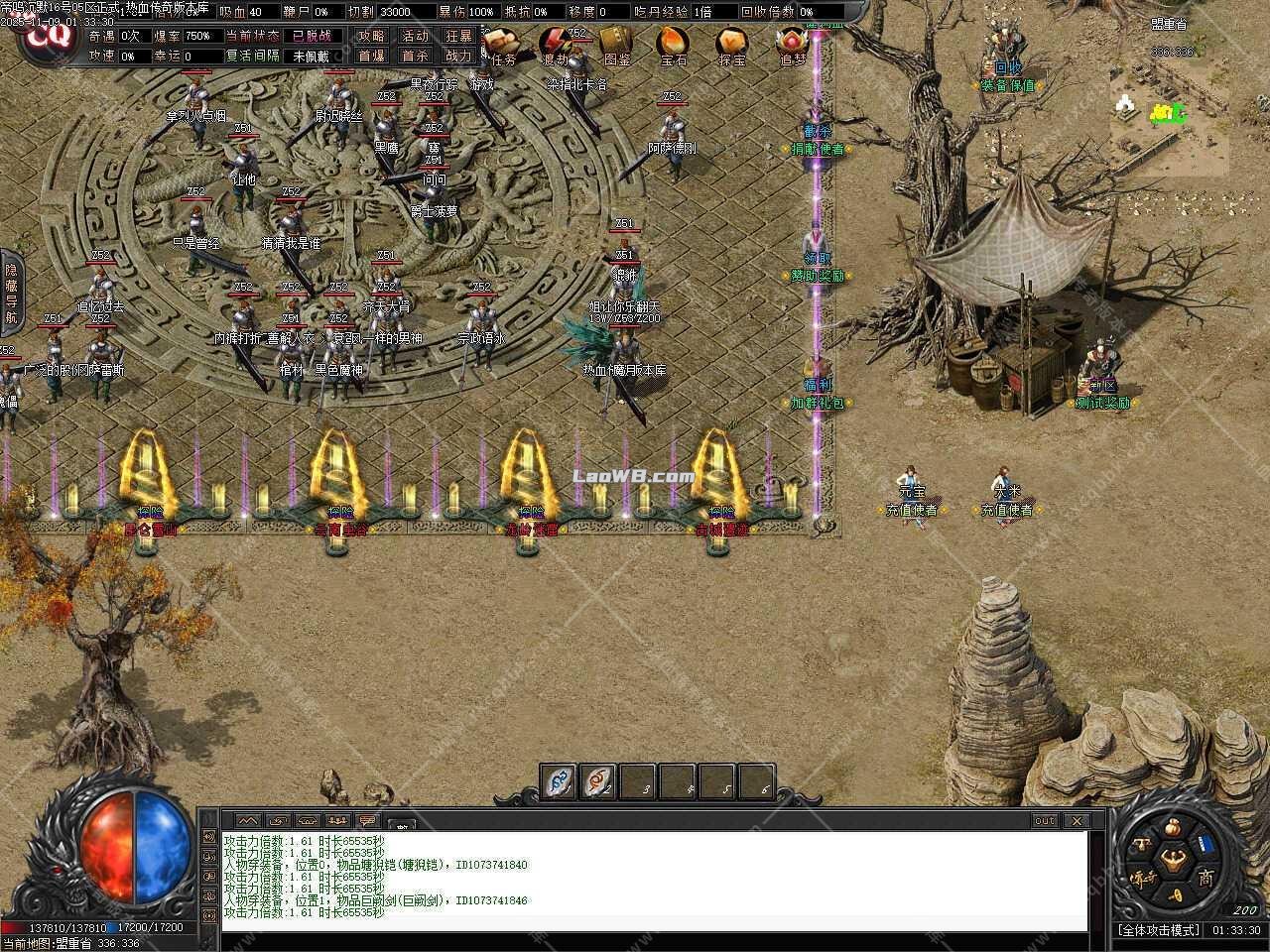Toggle the 全体攻击模式 attack mode
The width and height of the screenshot is (1270, 952).
tap(1160, 929)
